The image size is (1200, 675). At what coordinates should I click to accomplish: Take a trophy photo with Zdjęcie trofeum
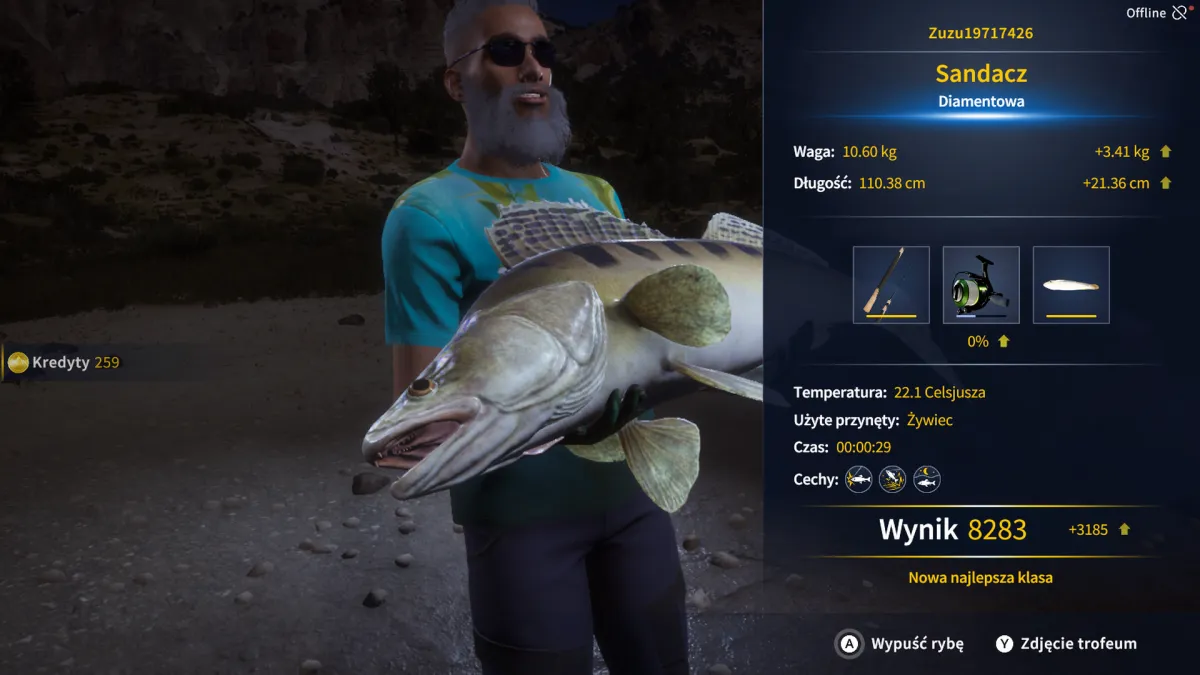[1066, 644]
